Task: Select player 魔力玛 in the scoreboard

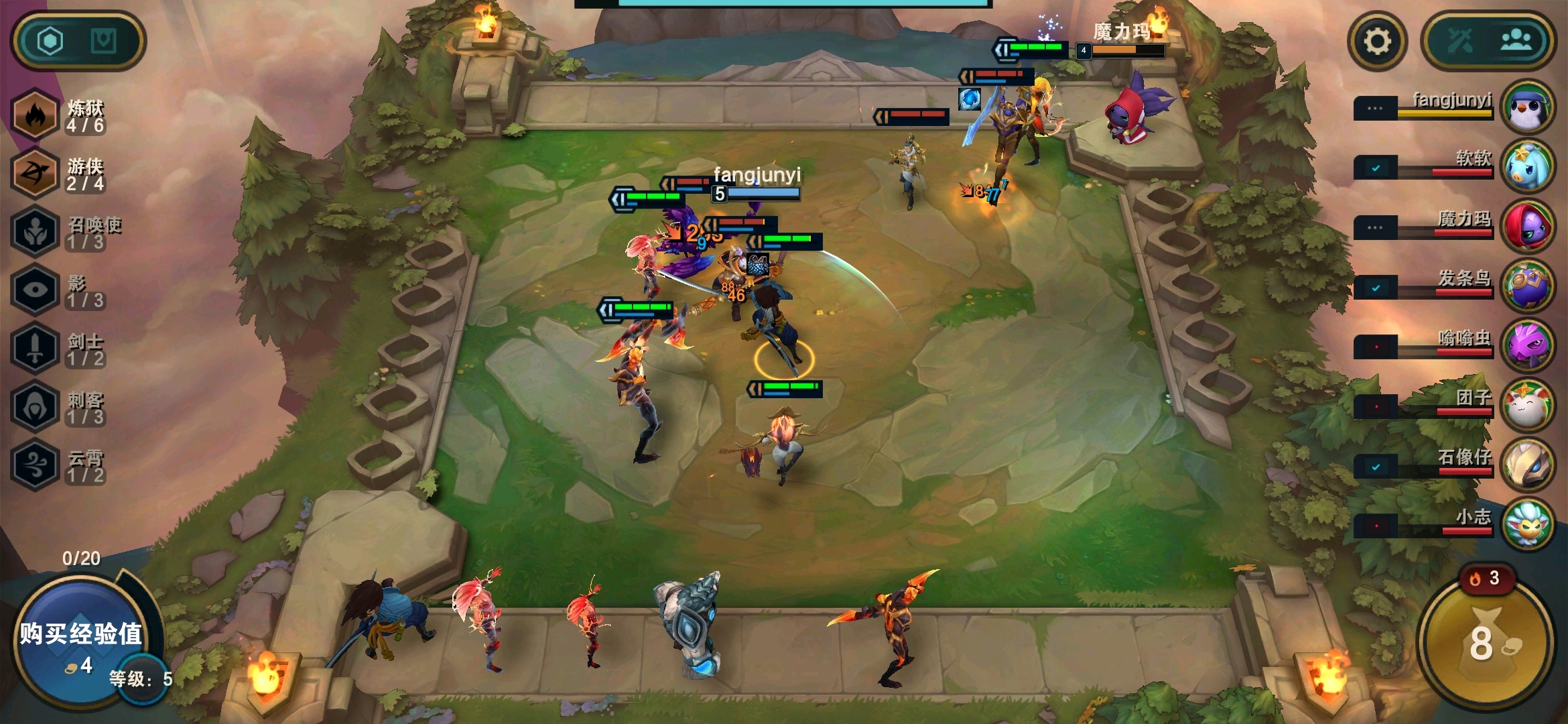Action: pyautogui.click(x=1526, y=227)
